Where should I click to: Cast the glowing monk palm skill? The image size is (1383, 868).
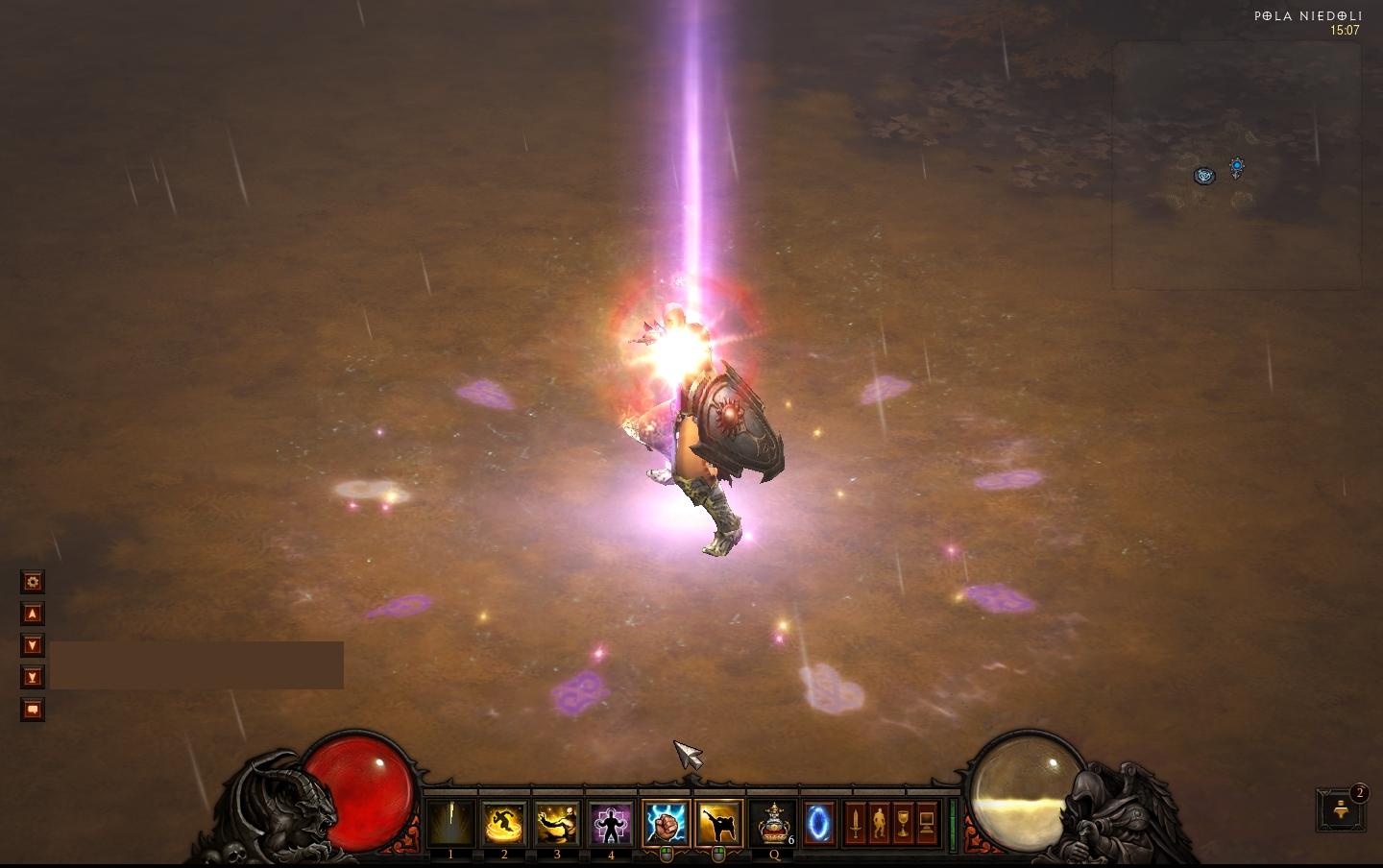pos(557,824)
